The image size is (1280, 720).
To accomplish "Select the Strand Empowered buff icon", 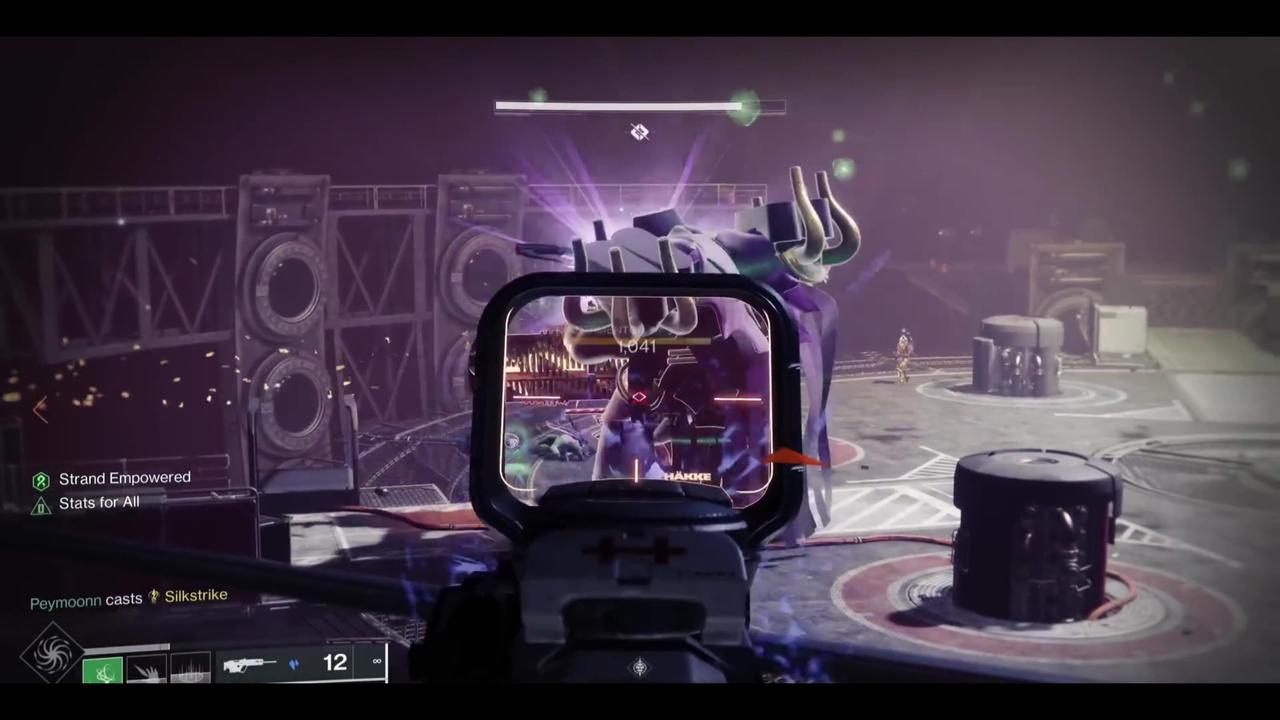I will (x=41, y=479).
